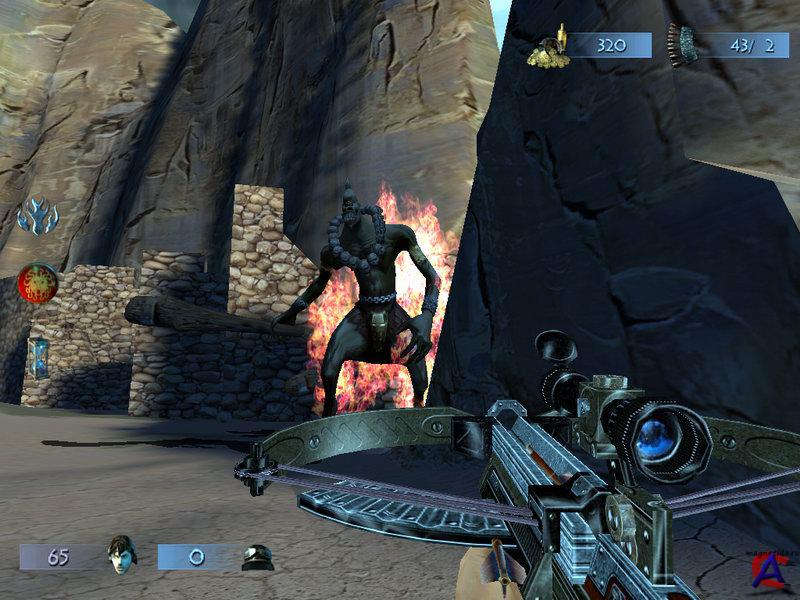Image resolution: width=800 pixels, height=600 pixels.
Task: Select the dark helmet armor icon
Action: tap(257, 557)
